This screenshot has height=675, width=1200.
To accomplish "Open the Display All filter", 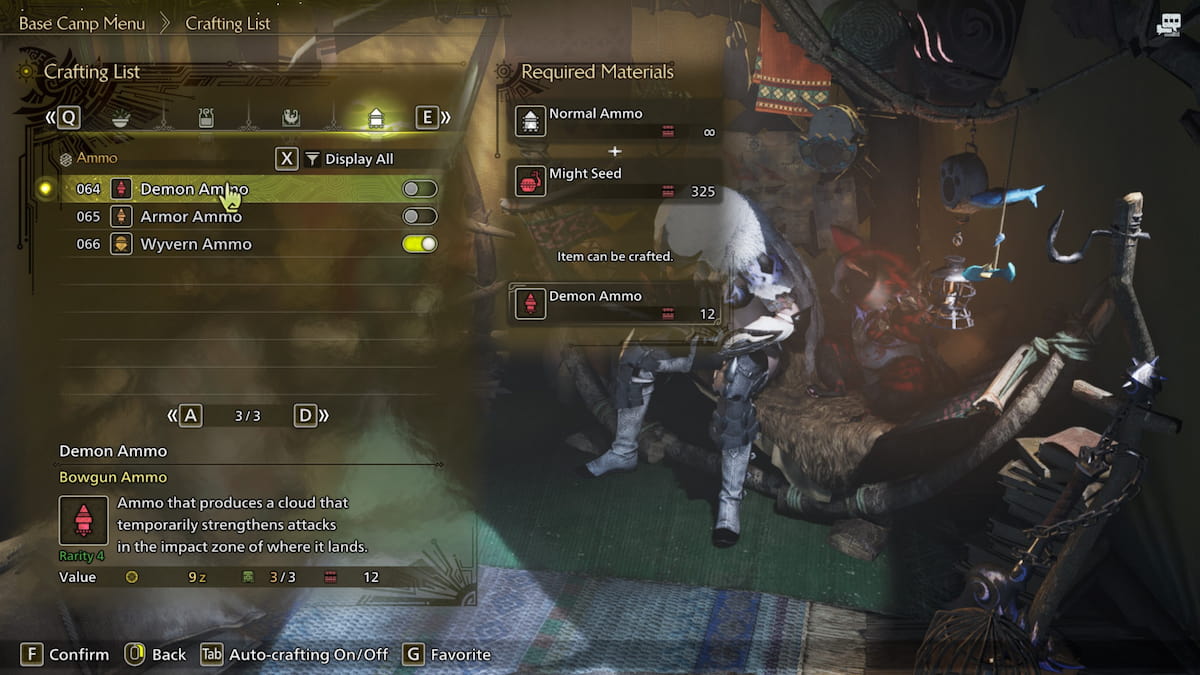I will click(349, 159).
